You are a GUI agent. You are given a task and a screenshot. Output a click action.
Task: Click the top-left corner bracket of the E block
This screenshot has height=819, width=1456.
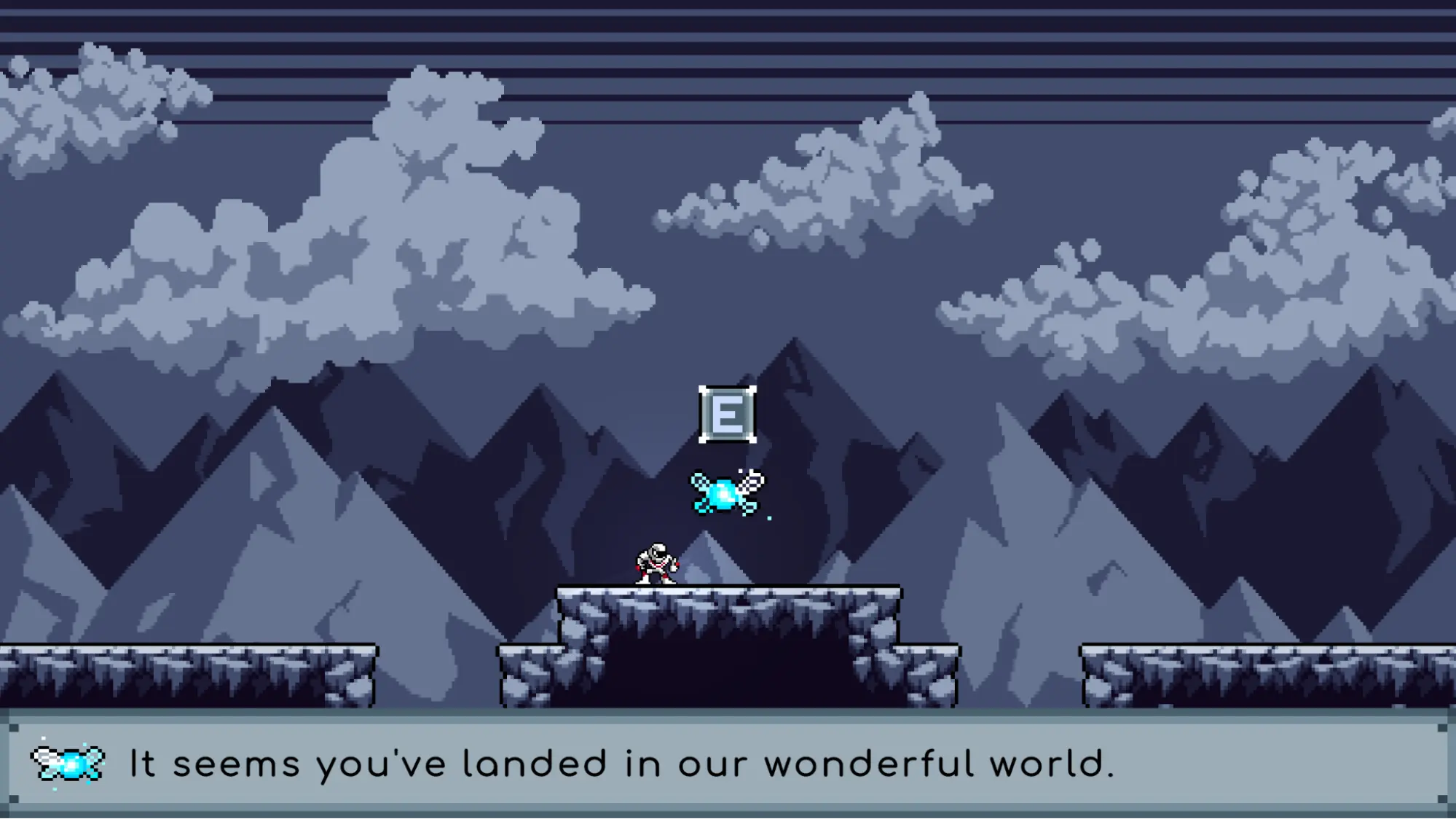[701, 388]
